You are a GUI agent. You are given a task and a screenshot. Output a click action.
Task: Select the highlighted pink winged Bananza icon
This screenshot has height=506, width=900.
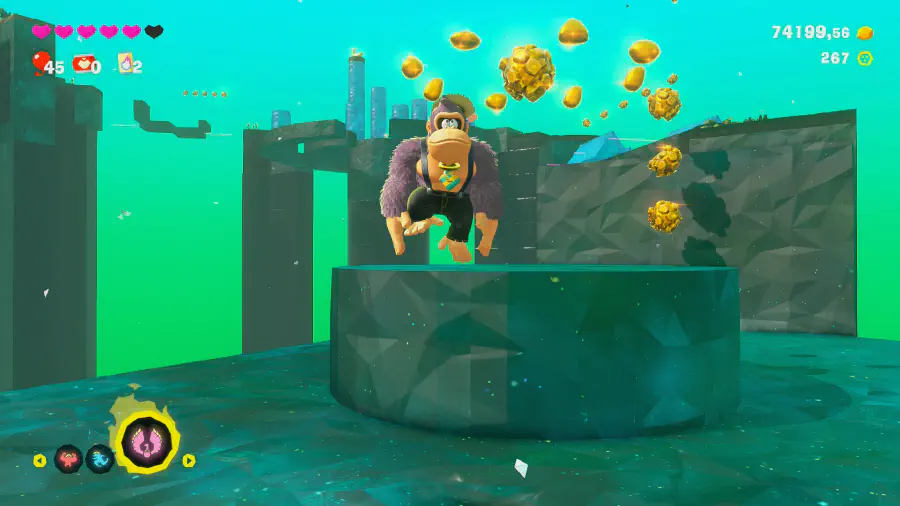pos(147,442)
